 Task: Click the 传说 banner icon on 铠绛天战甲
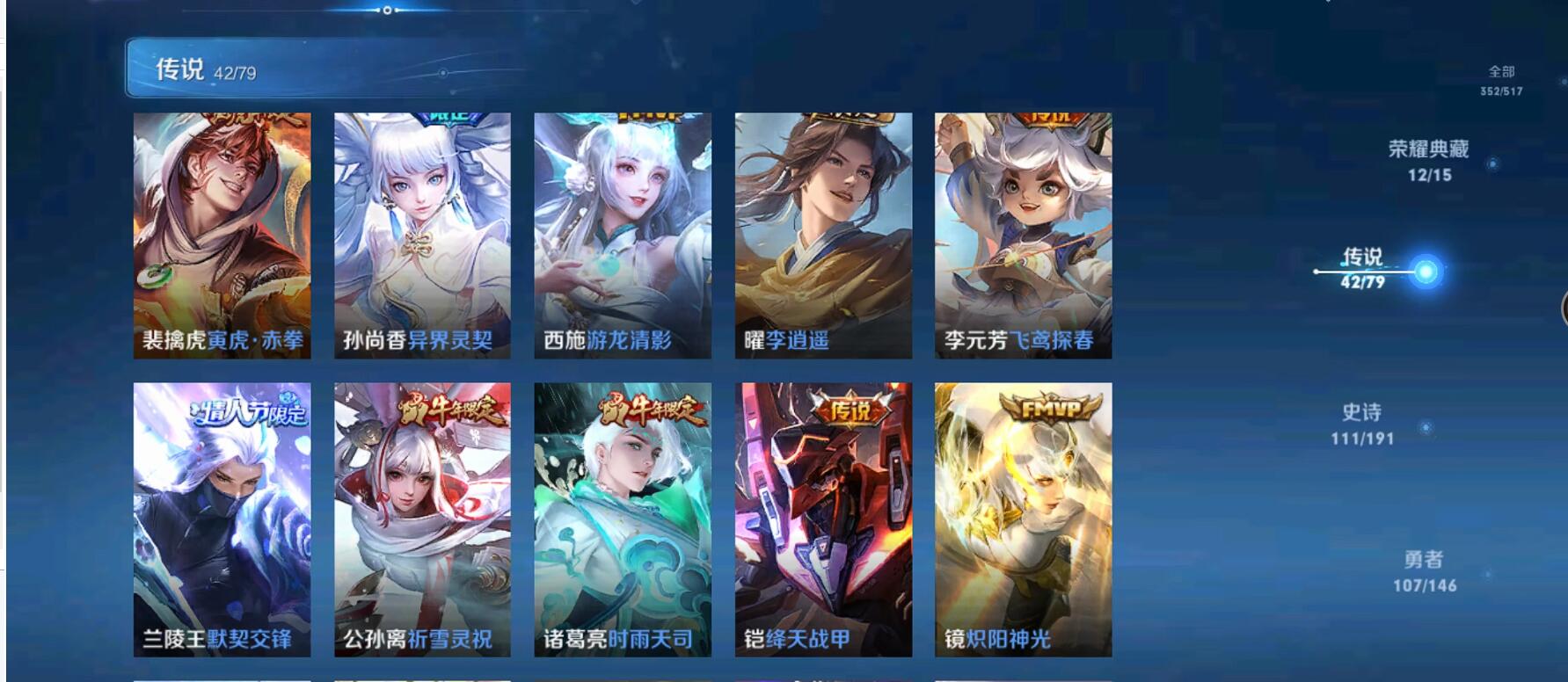(x=848, y=408)
